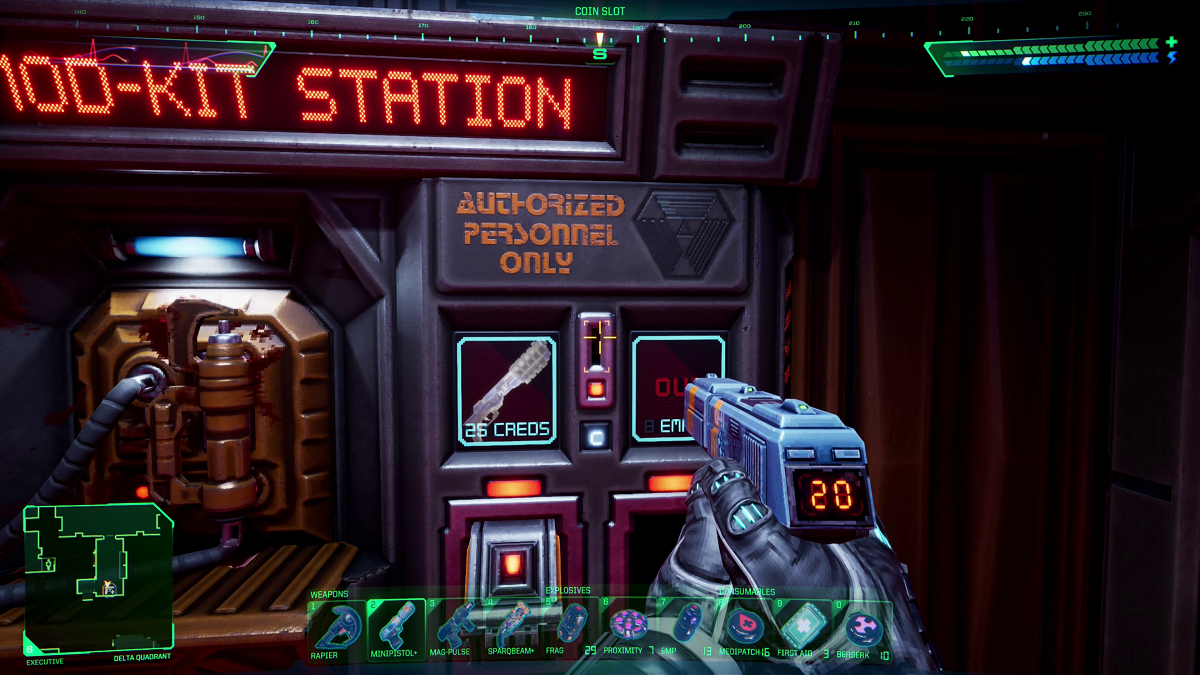Activate the Berserk patch slot
Viewport: 1200px width, 675px height.
click(861, 627)
